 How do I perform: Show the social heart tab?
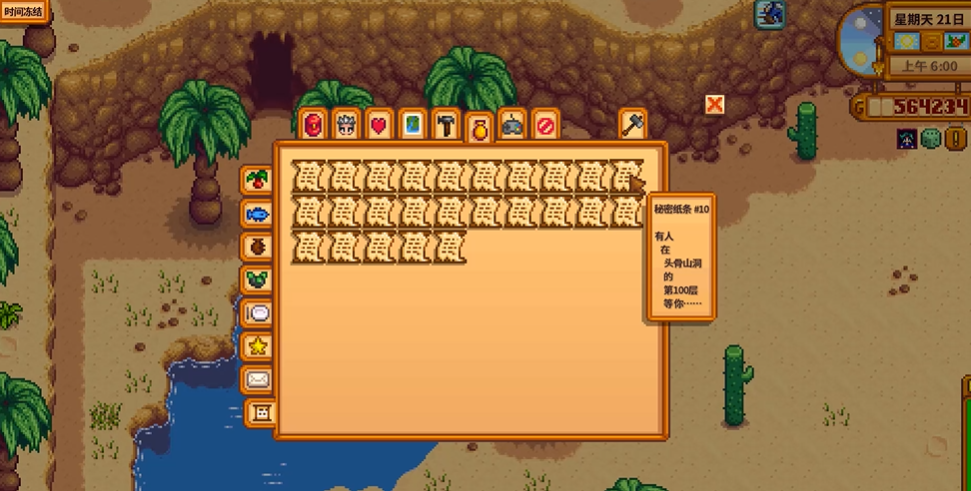(379, 125)
